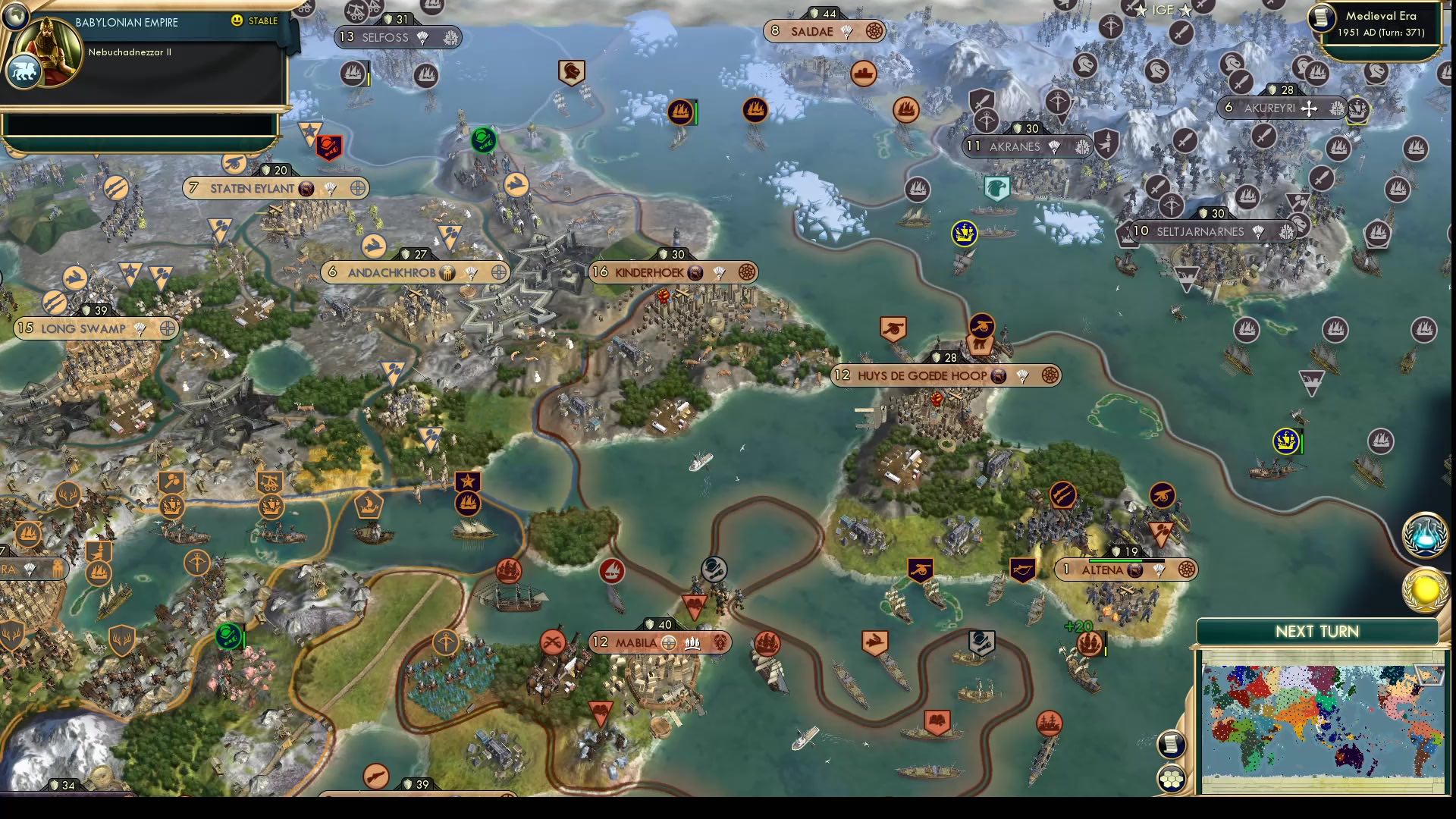This screenshot has width=1456, height=819.
Task: Click the cannon unit icon above Huys de Goede Hoop
Action: coord(893,328)
